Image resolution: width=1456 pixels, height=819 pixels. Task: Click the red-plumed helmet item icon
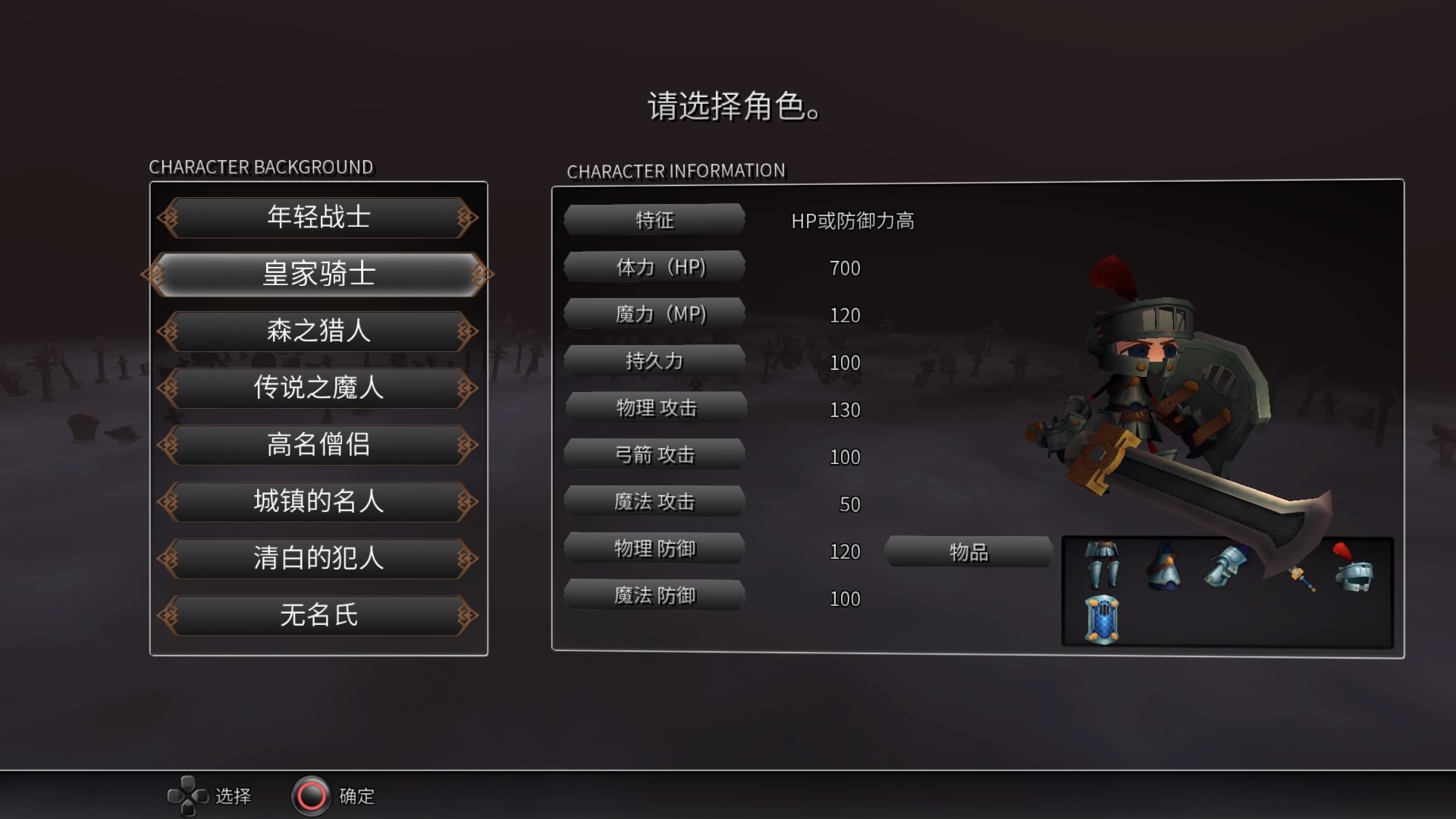[x=1354, y=569]
